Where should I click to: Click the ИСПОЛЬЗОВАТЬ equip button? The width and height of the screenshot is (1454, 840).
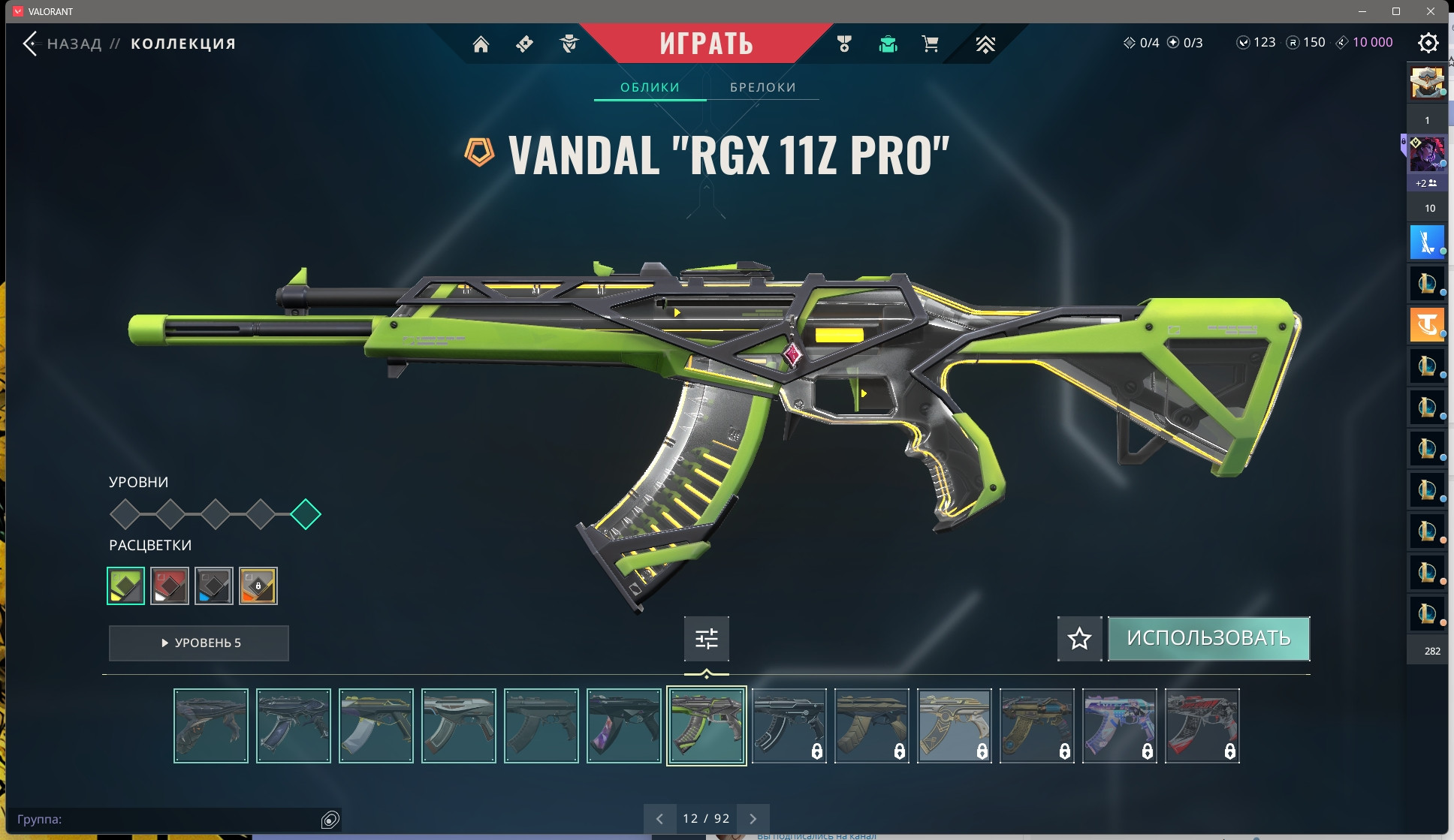tap(1208, 639)
